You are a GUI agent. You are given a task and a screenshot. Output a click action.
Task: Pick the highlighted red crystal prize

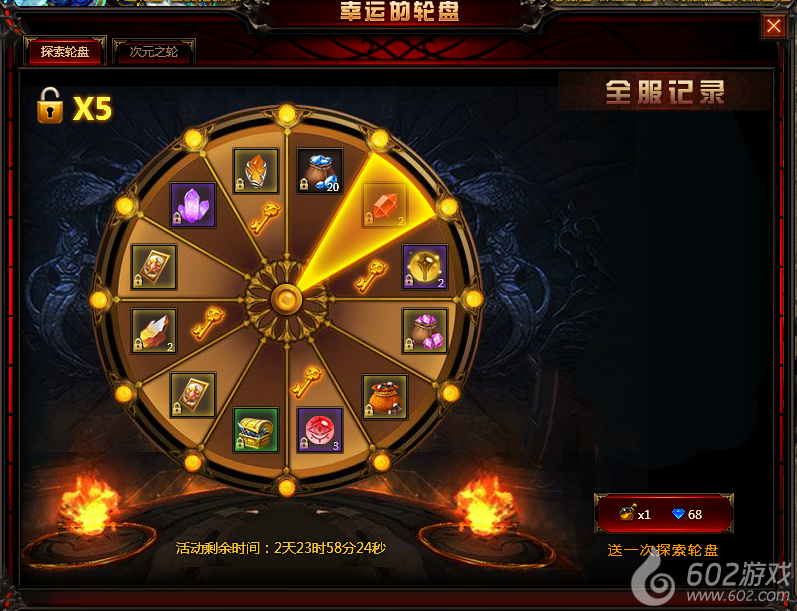coord(384,204)
